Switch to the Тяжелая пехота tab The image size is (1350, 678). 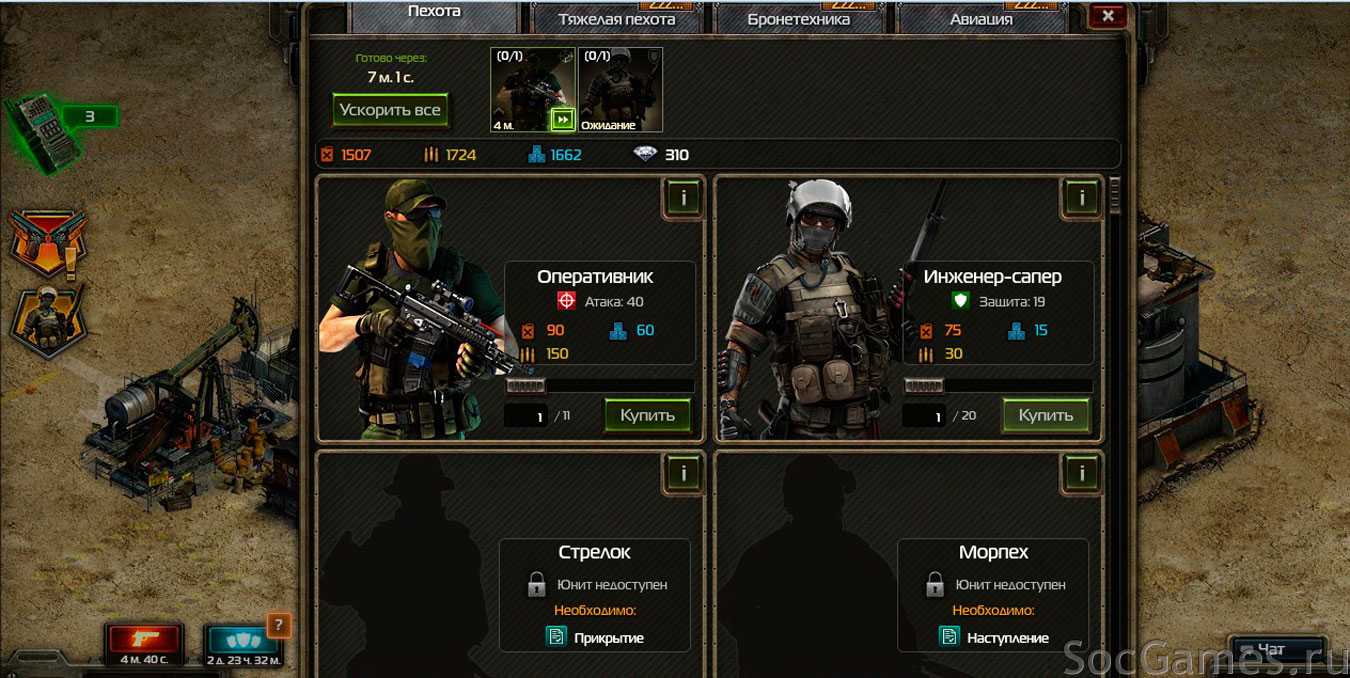coord(616,18)
